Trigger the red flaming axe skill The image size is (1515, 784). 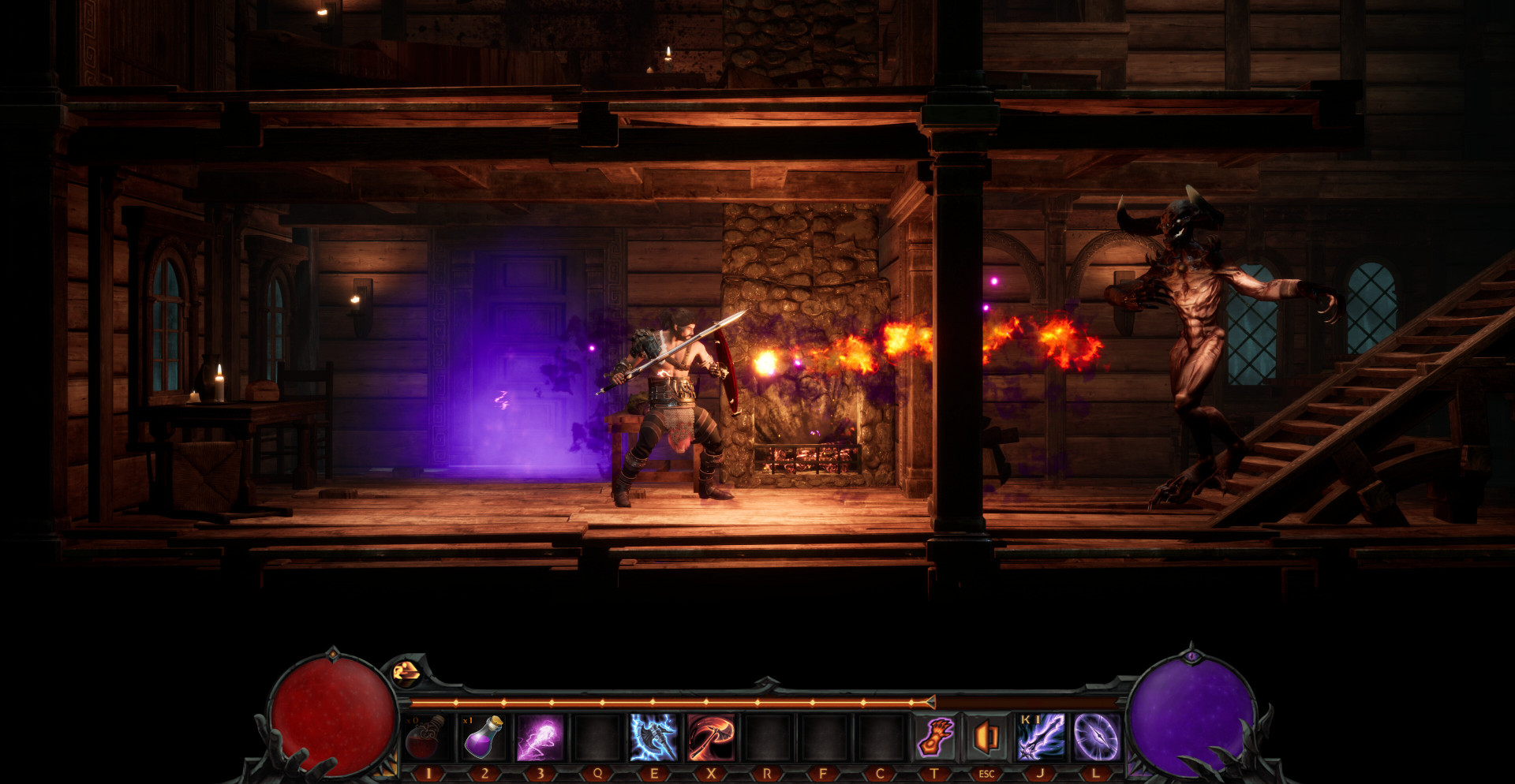point(711,737)
